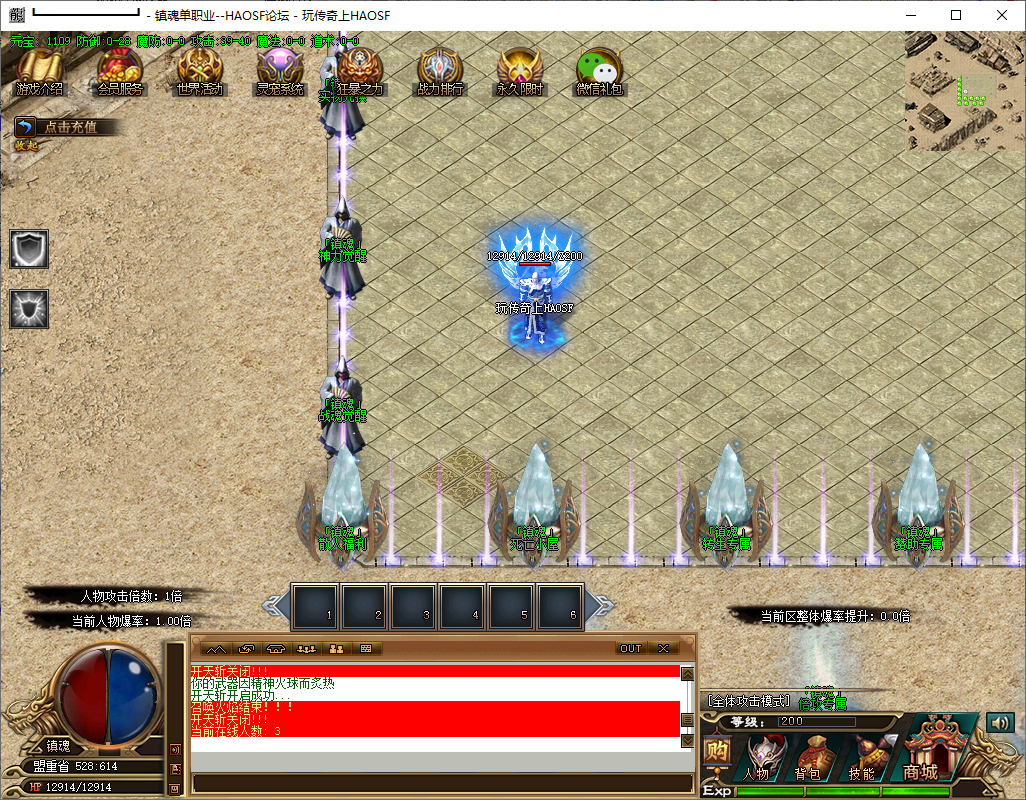
Task: Open the 人物 character panel
Action: coord(757,758)
